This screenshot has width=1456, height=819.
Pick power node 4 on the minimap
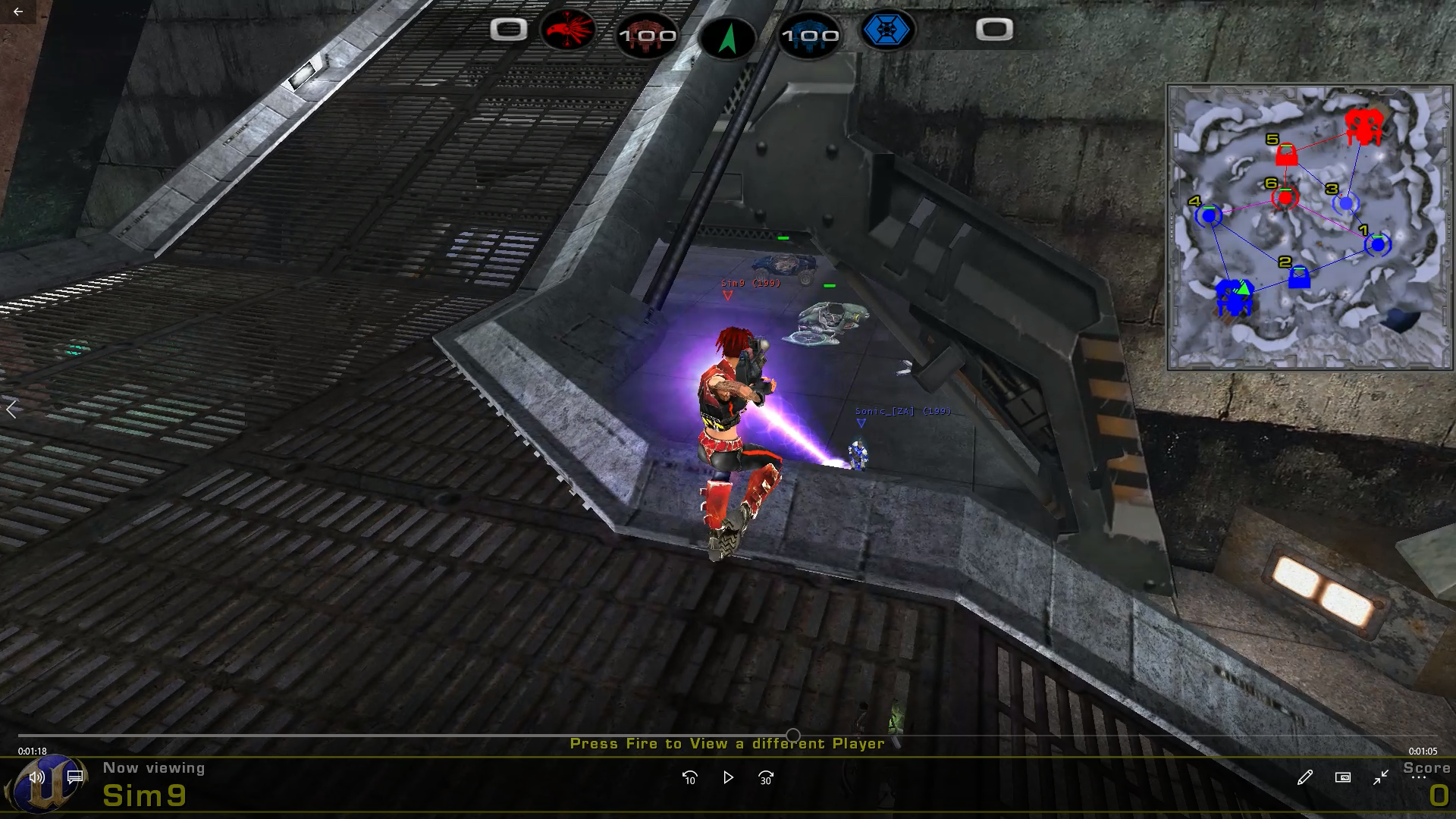(x=1209, y=216)
